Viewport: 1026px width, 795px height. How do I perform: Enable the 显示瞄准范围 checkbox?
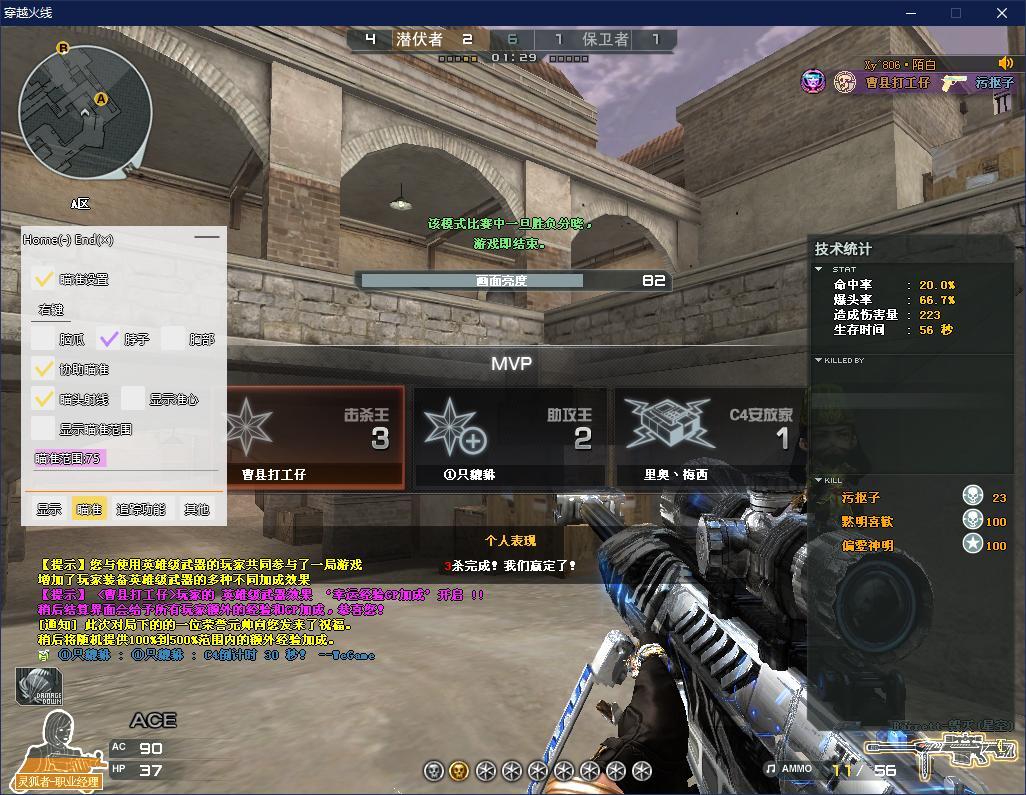[x=43, y=429]
